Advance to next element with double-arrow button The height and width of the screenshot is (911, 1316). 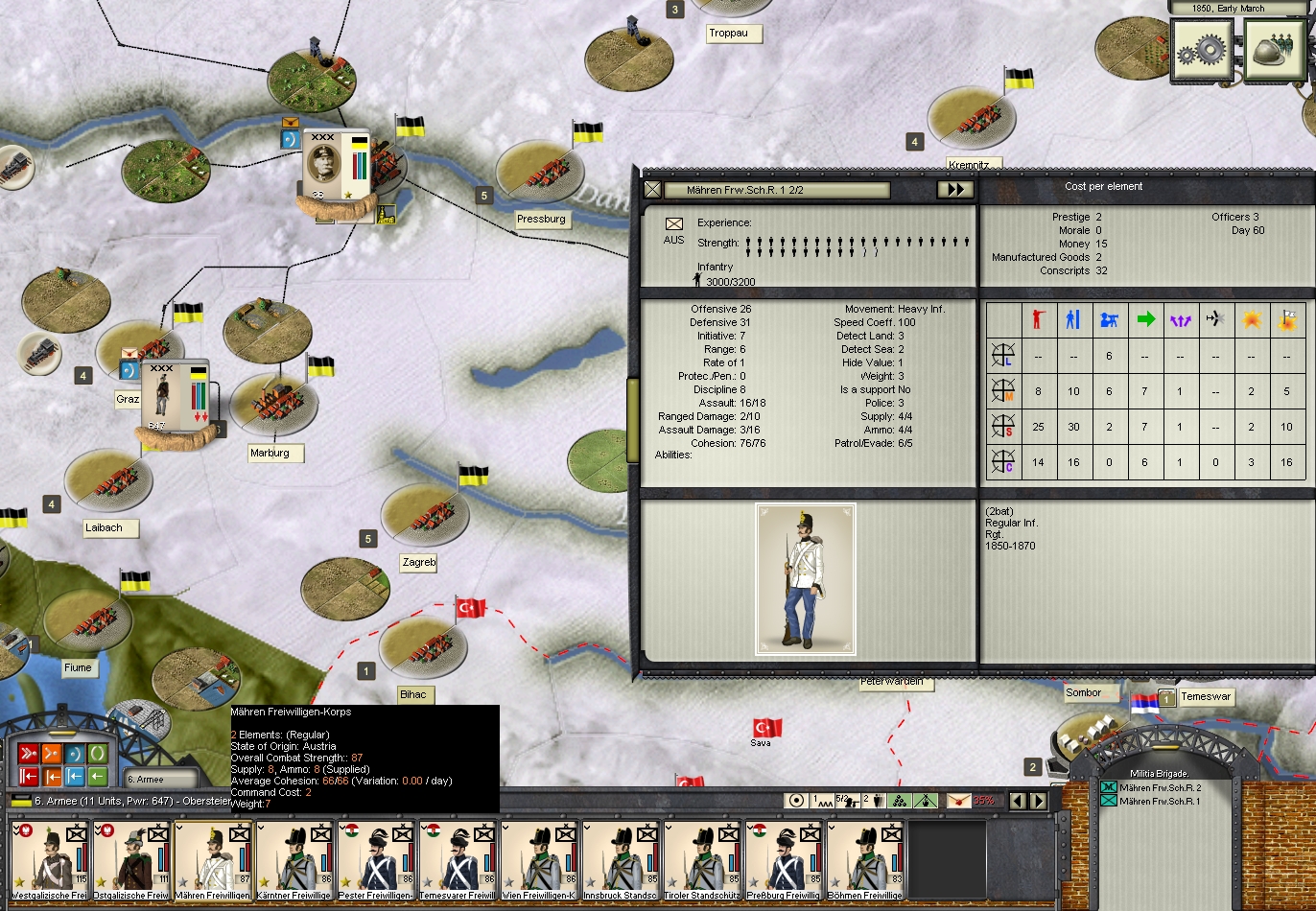click(955, 190)
